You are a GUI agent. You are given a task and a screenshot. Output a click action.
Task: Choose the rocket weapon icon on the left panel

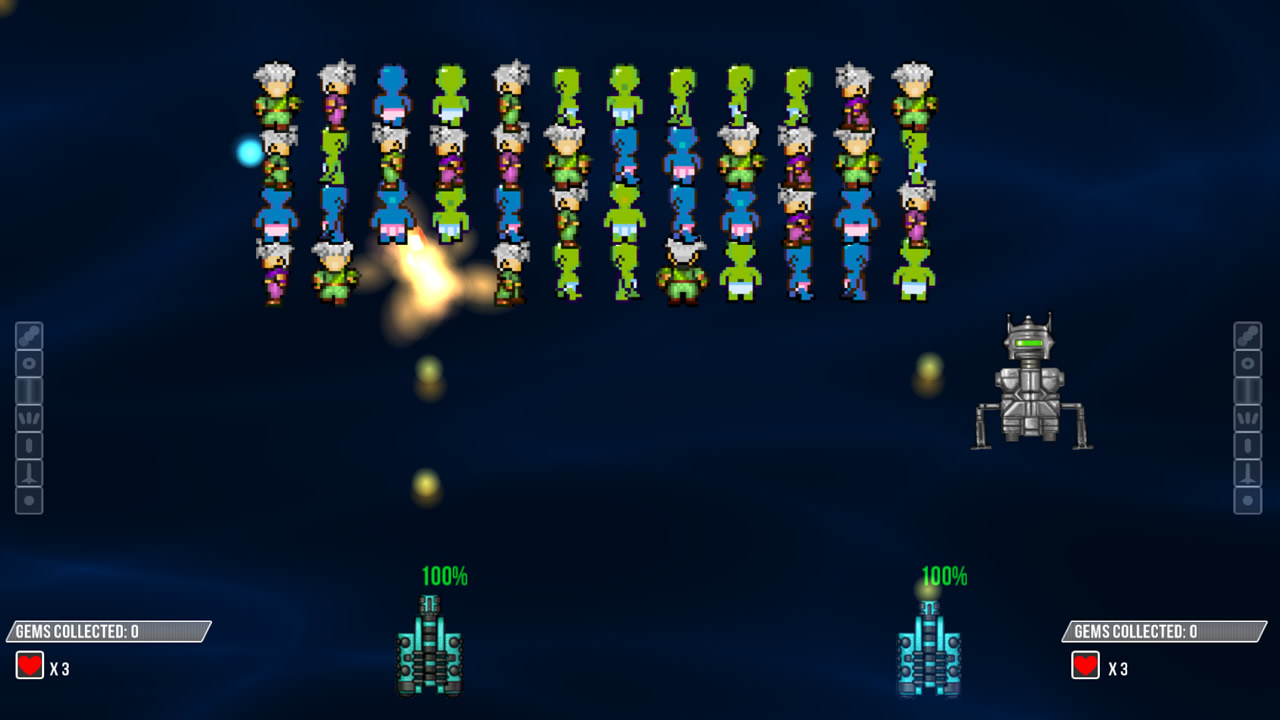point(29,474)
